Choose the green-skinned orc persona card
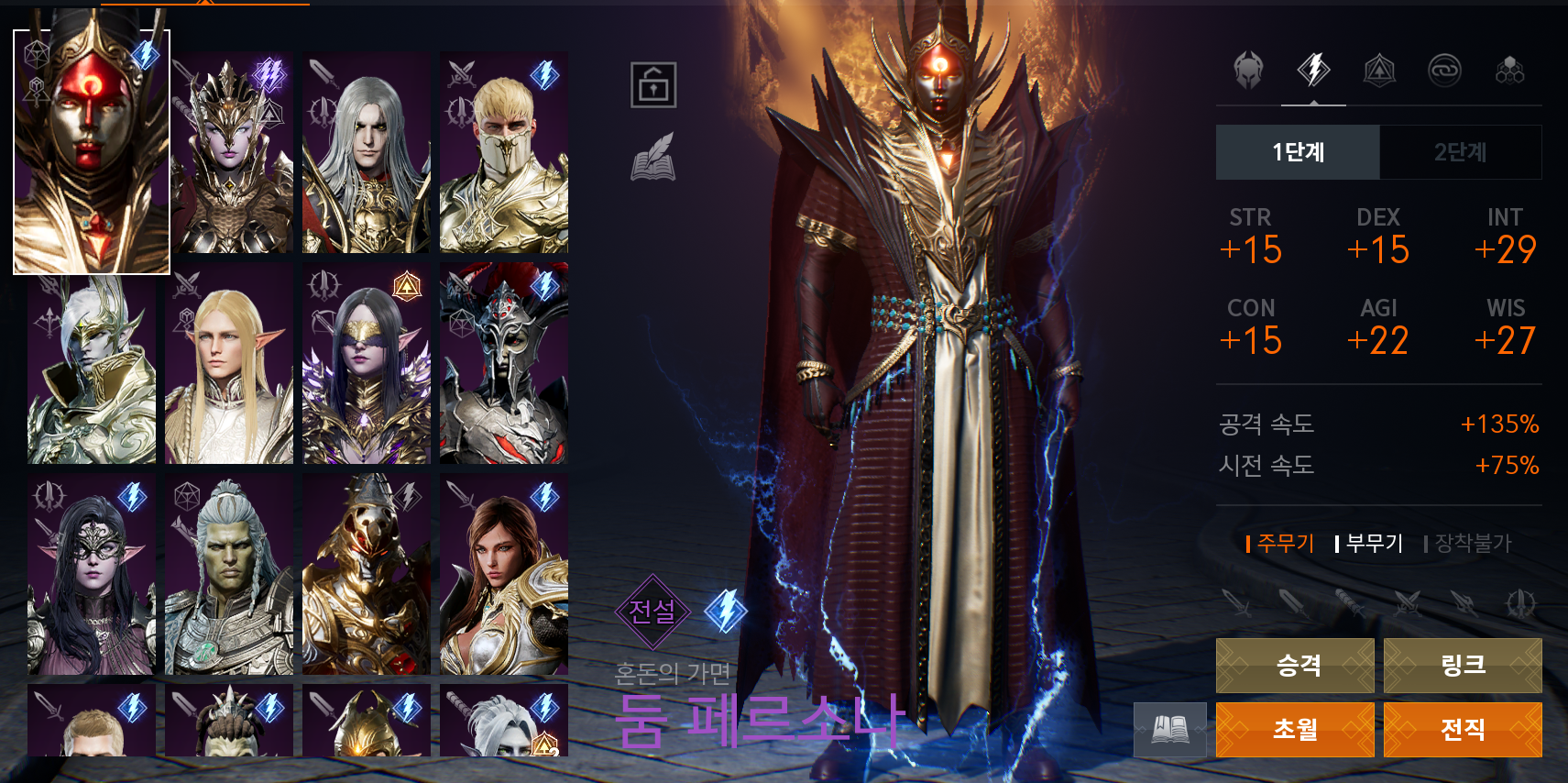Viewport: 1568px width, 783px height. coord(229,575)
